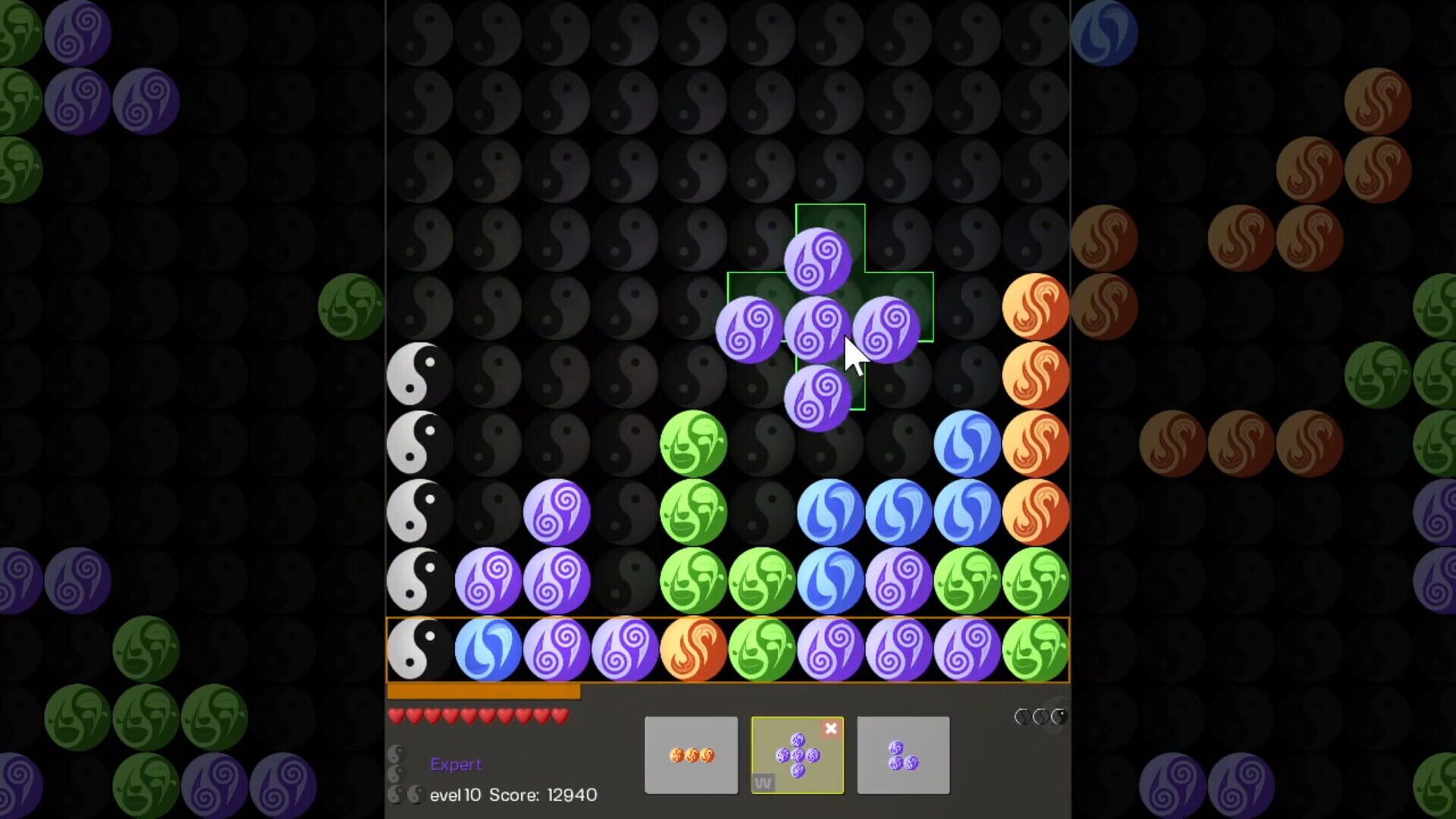1456x819 pixels.
Task: Click the blue water orb beside the green one
Action: (967, 444)
